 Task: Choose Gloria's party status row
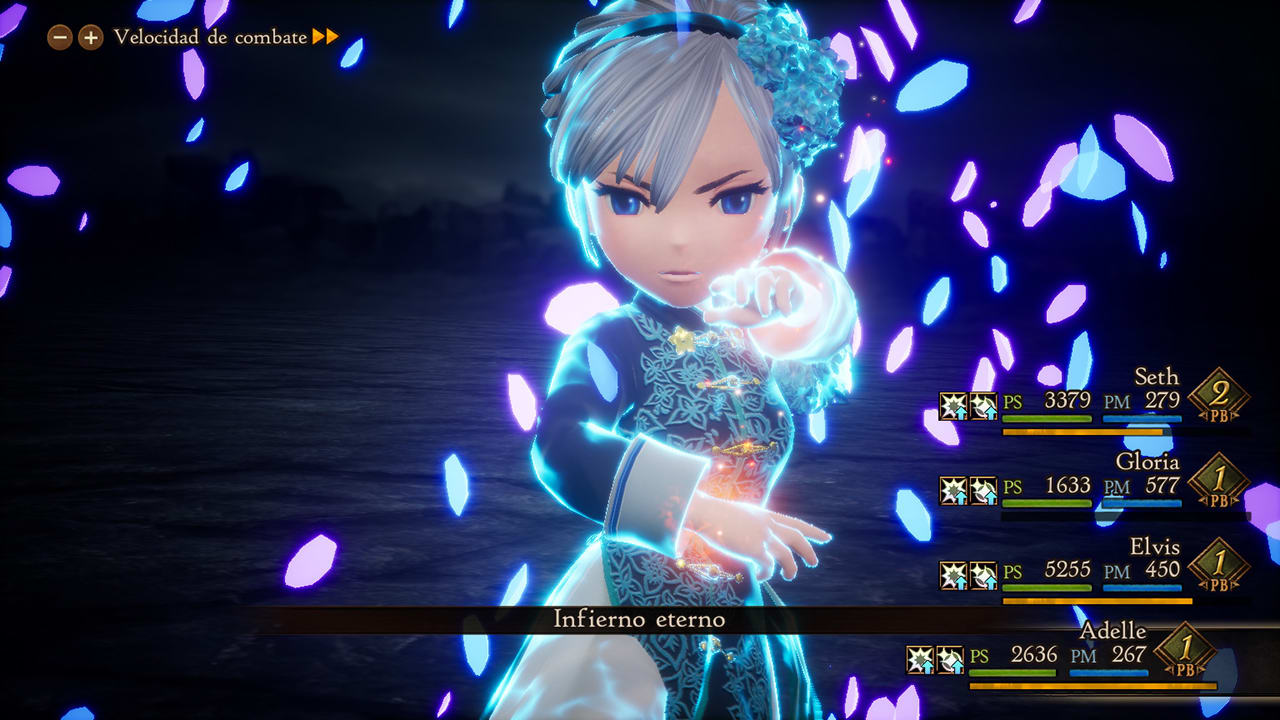pyautogui.click(x=1147, y=462)
